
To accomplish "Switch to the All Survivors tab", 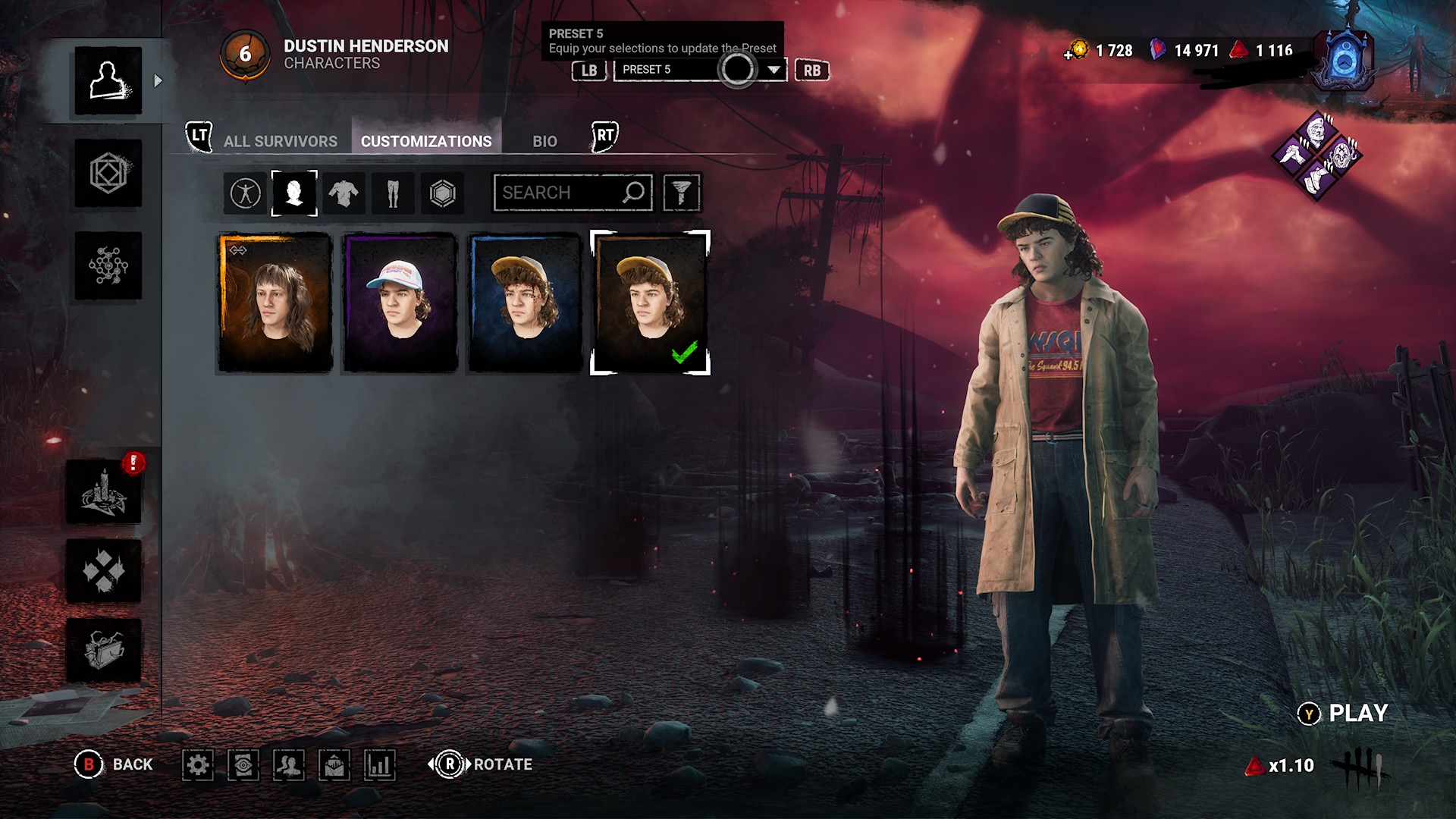I will point(280,141).
